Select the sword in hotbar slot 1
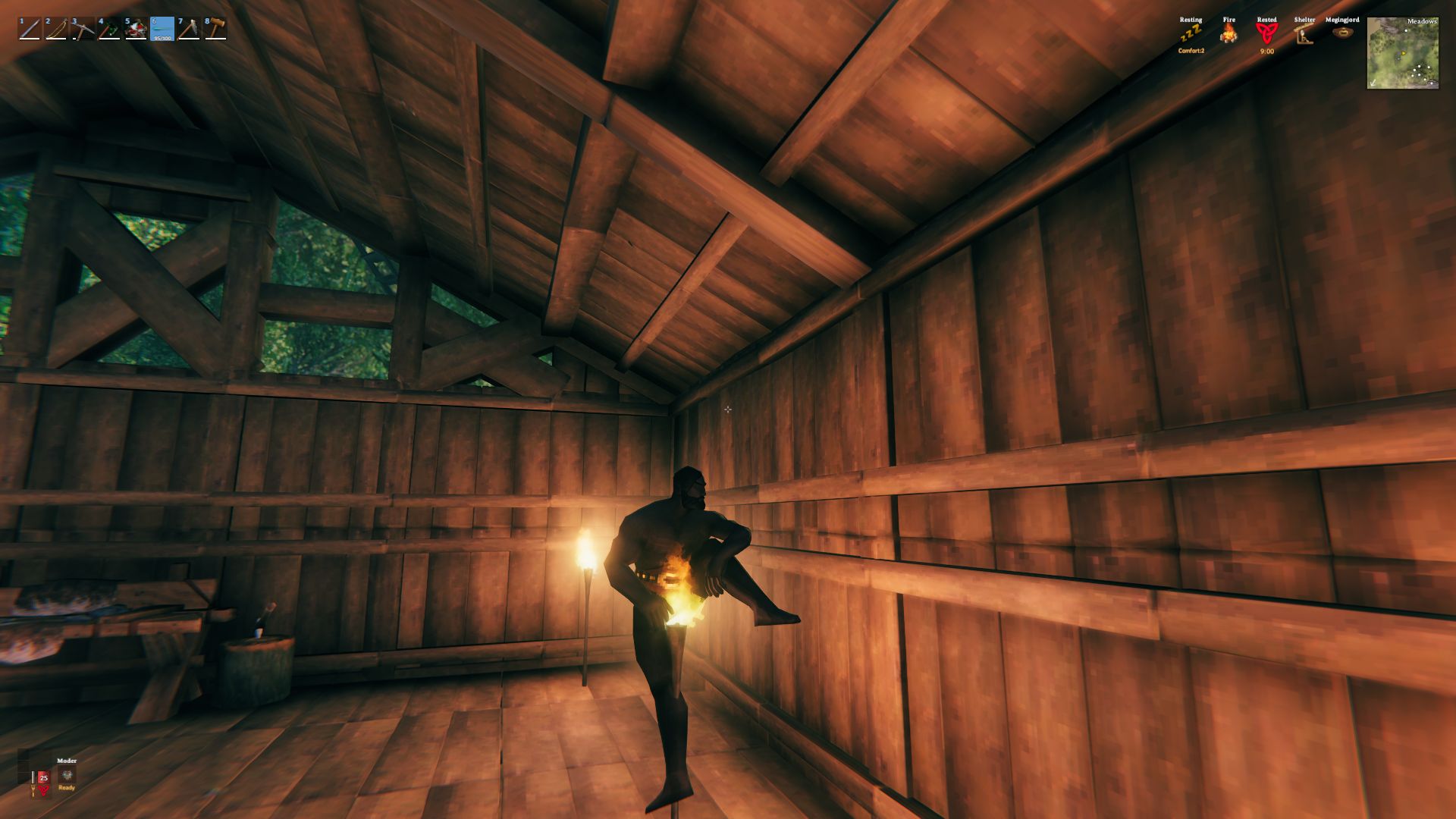Viewport: 1456px width, 819px height. click(x=30, y=28)
